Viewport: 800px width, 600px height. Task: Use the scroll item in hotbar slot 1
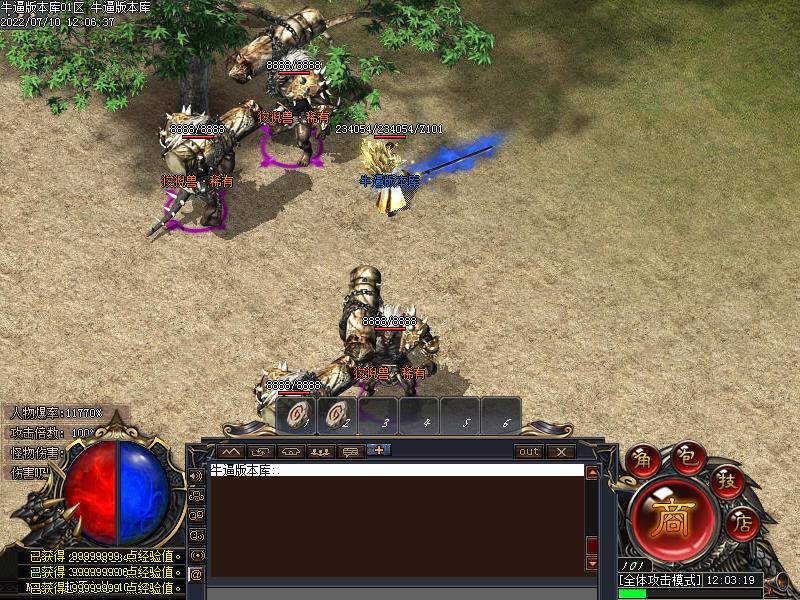click(296, 416)
